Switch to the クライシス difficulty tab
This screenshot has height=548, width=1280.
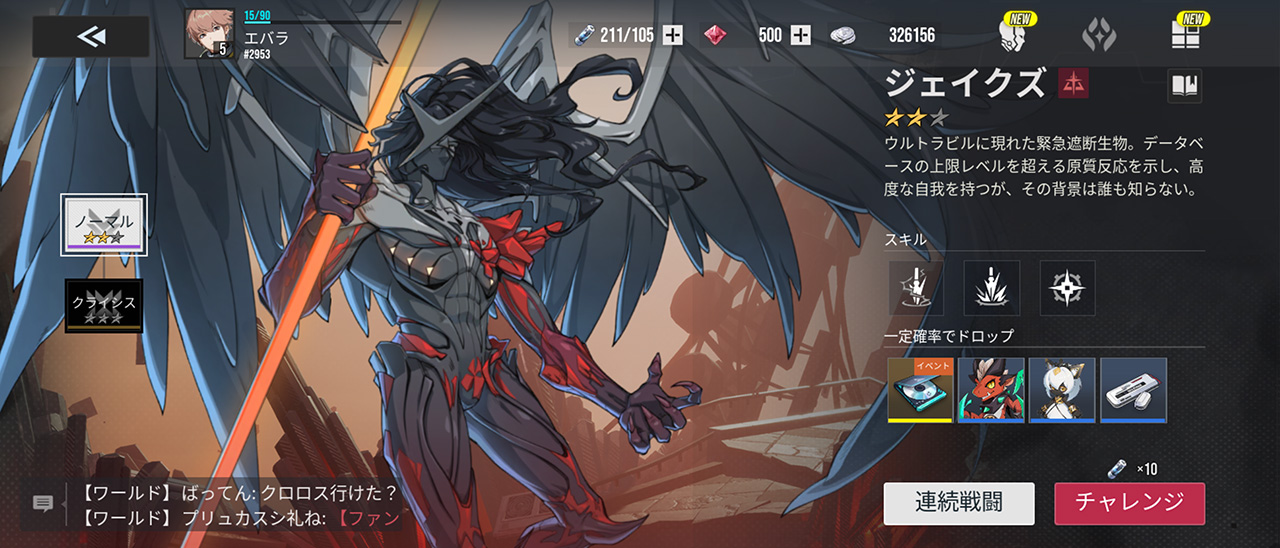point(104,305)
